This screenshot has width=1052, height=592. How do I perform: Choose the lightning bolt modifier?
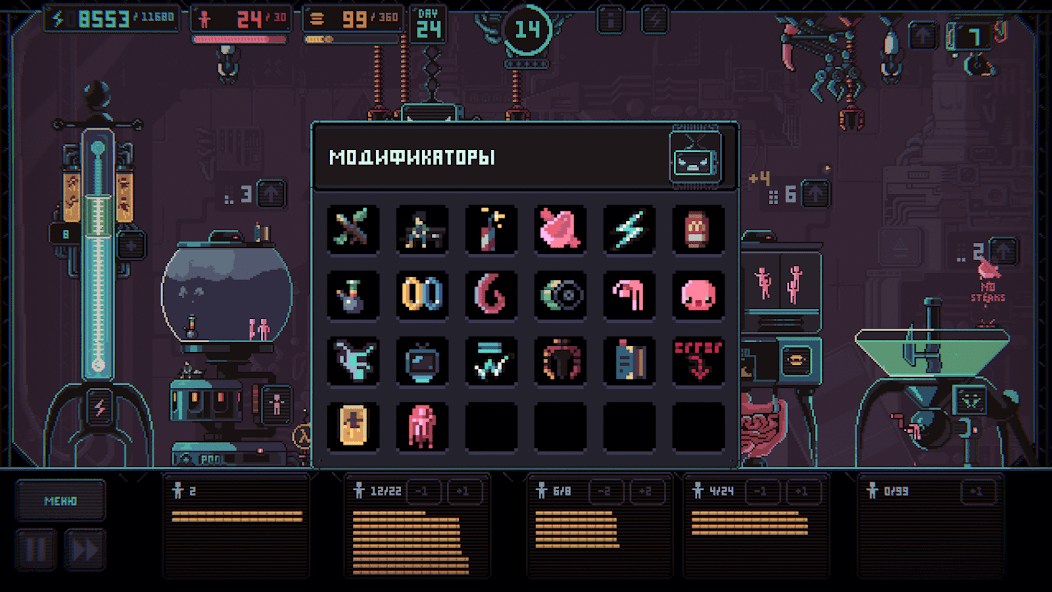coord(629,229)
